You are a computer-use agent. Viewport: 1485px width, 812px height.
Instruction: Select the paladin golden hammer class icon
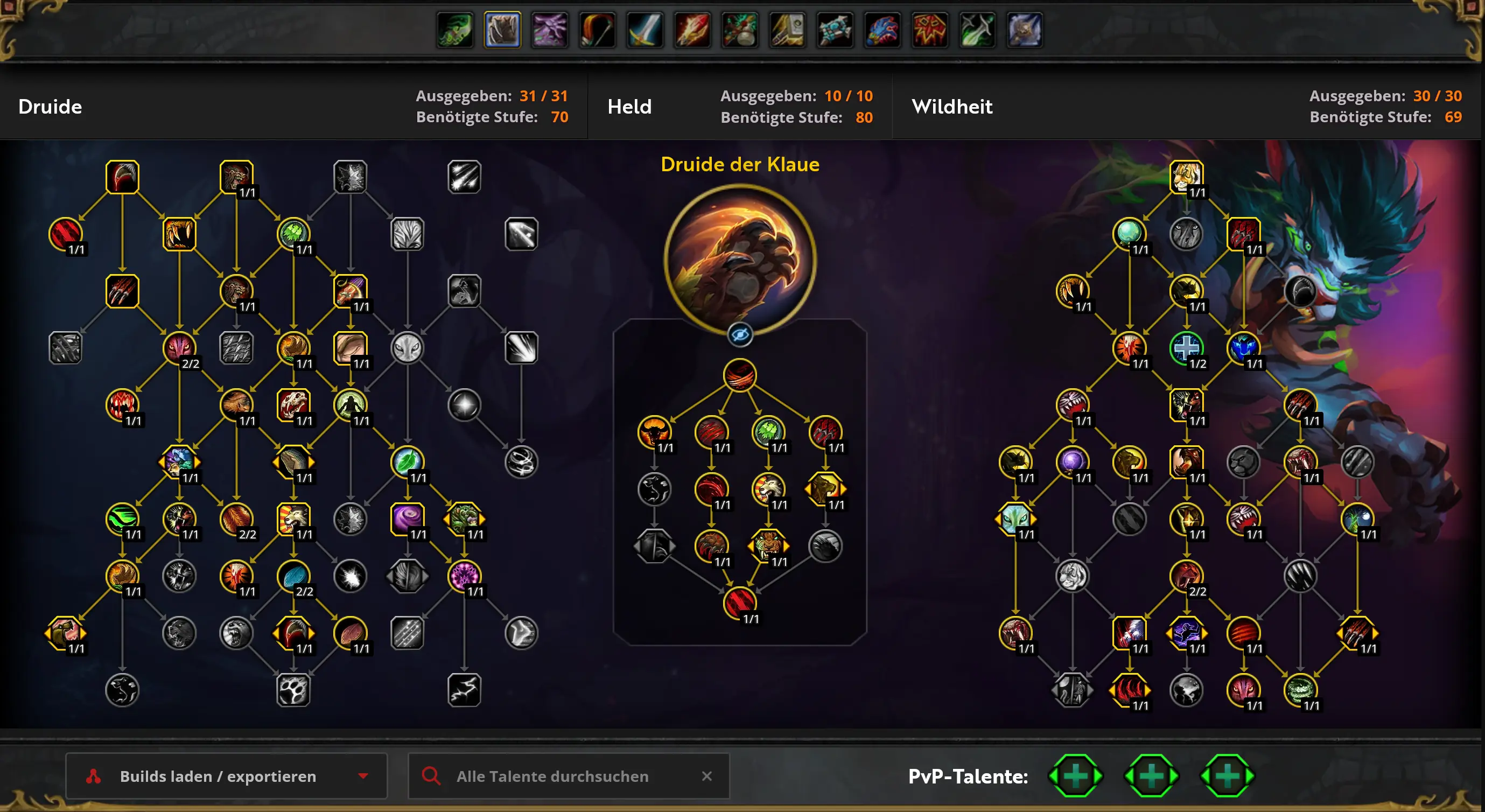(x=788, y=30)
